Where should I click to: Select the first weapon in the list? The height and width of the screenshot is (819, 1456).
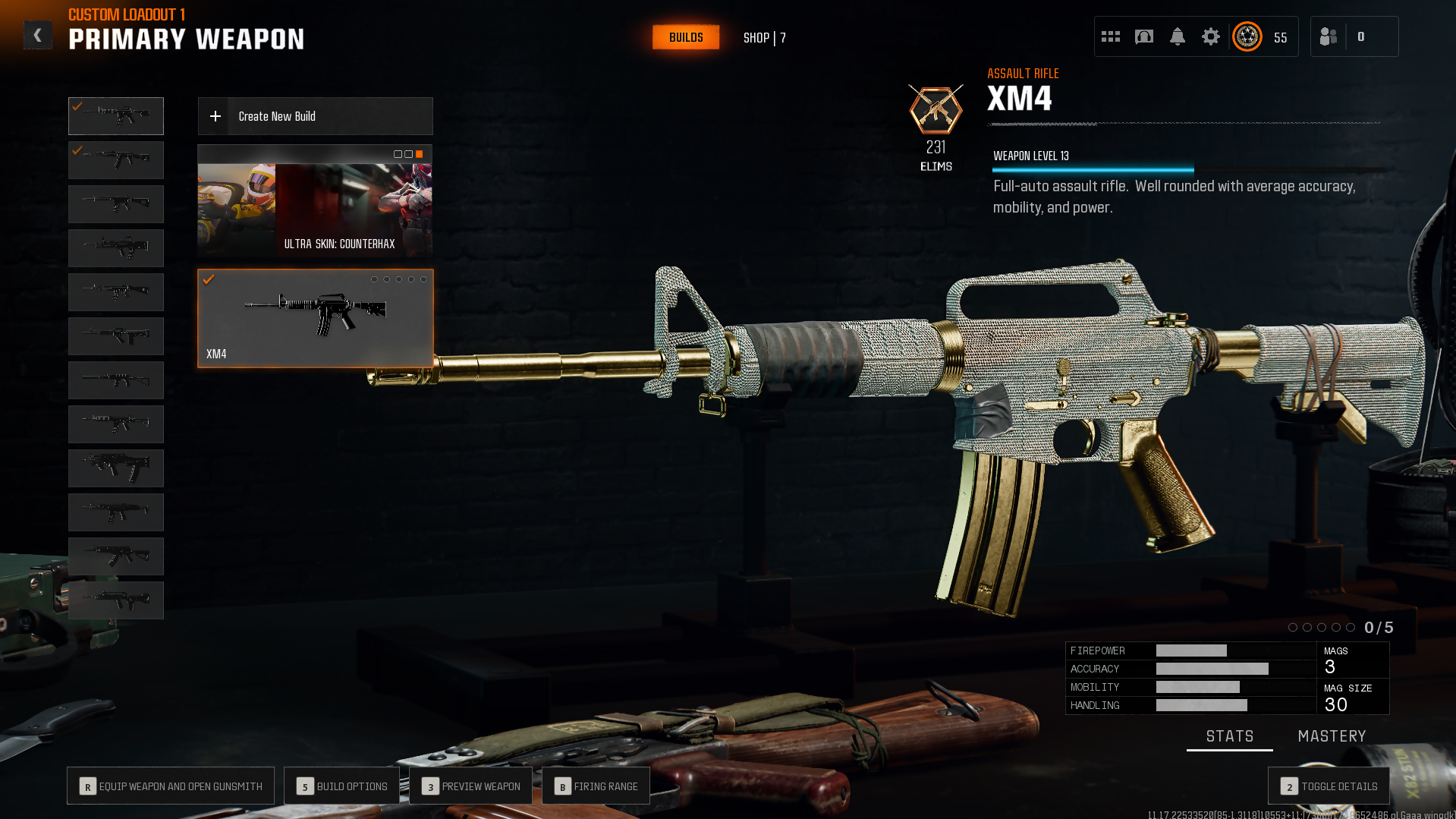click(116, 116)
